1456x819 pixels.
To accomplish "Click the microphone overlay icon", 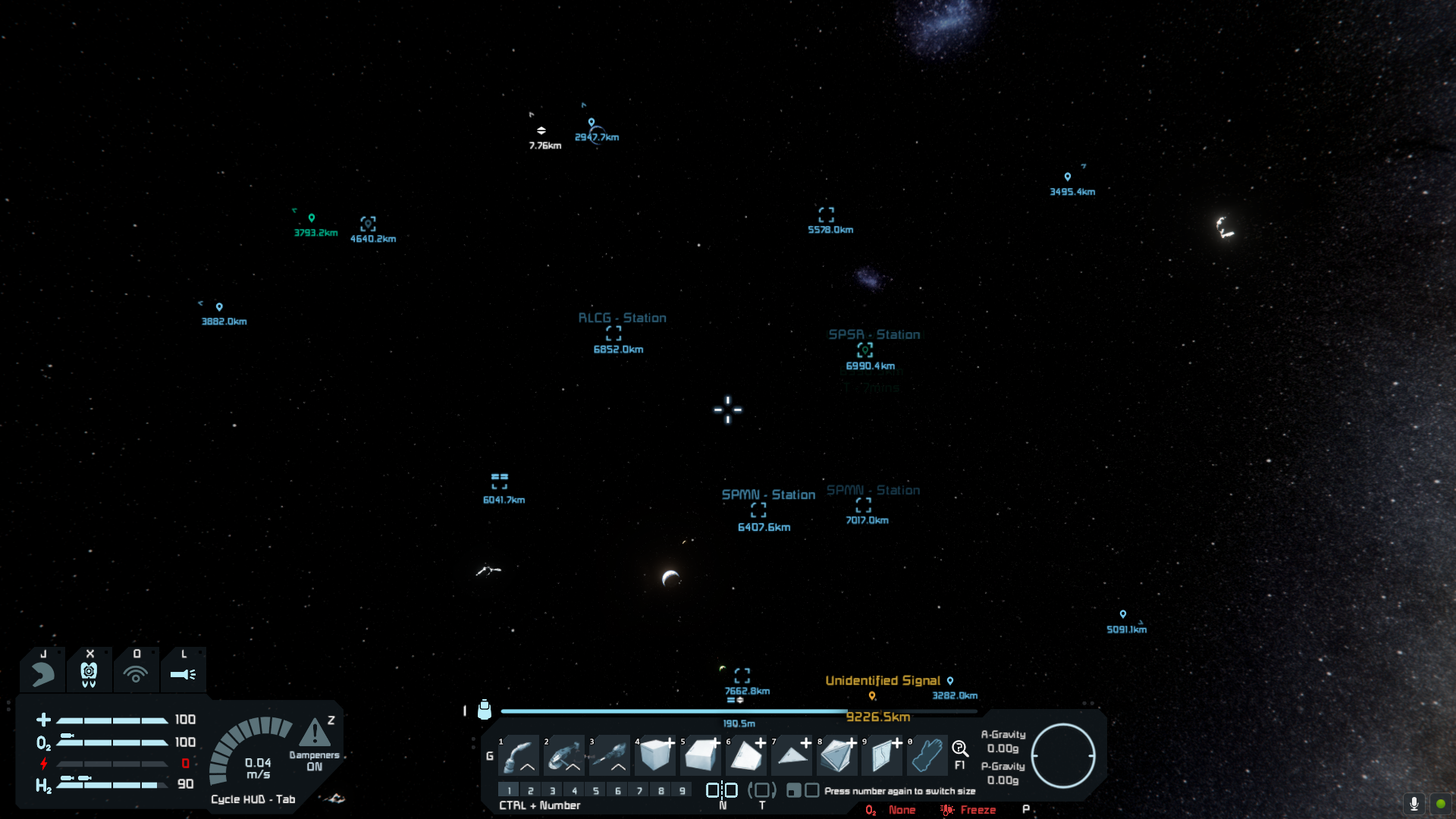I will pos(1414,803).
